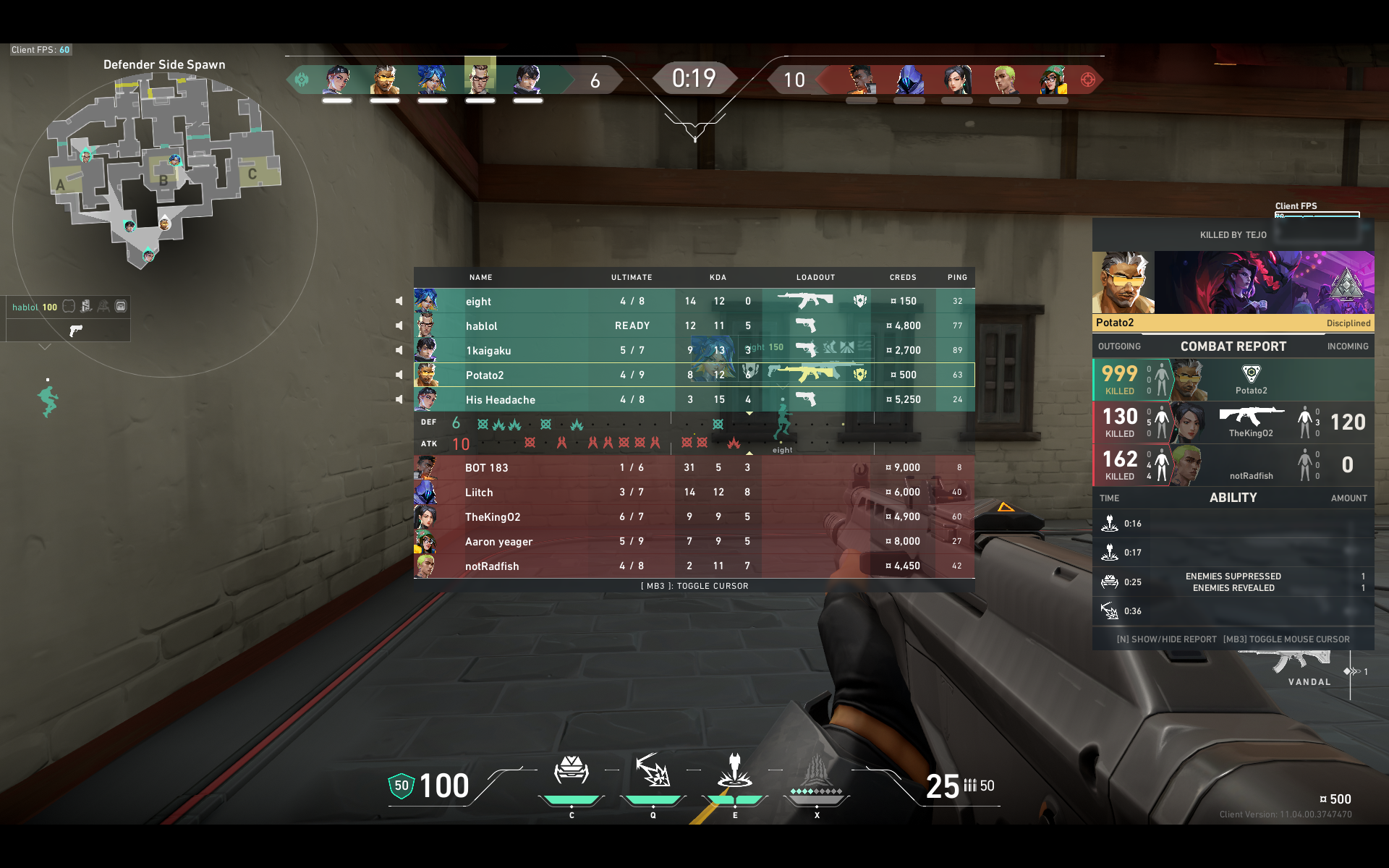The height and width of the screenshot is (868, 1389).
Task: Select the X ultimate ability icon
Action: point(817,771)
